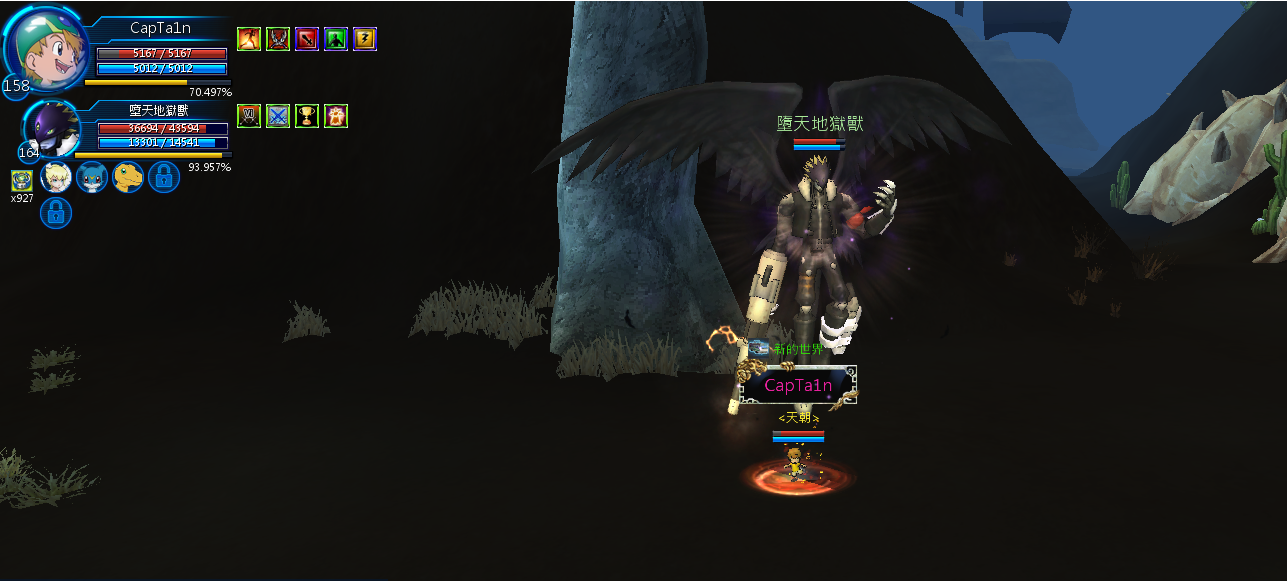The image size is (1287, 581).
Task: Select the crossed blades buff icon
Action: 277,39
